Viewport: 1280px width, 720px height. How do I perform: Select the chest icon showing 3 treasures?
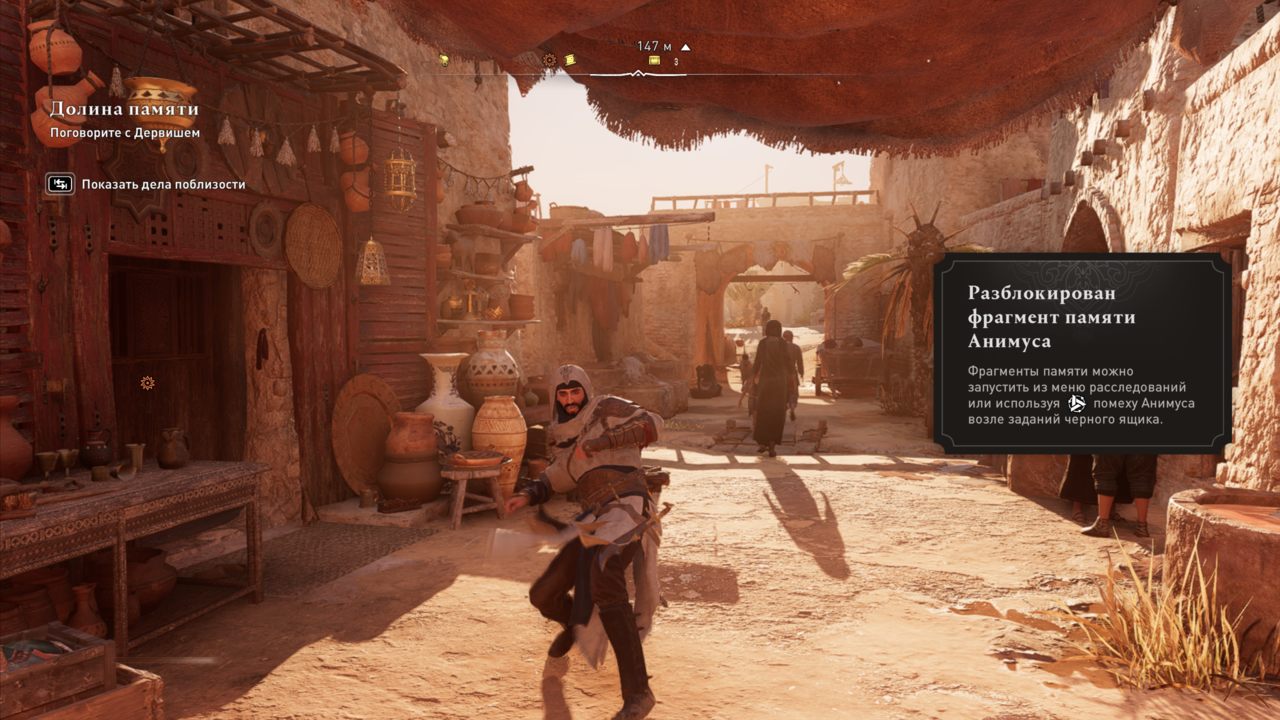point(655,60)
